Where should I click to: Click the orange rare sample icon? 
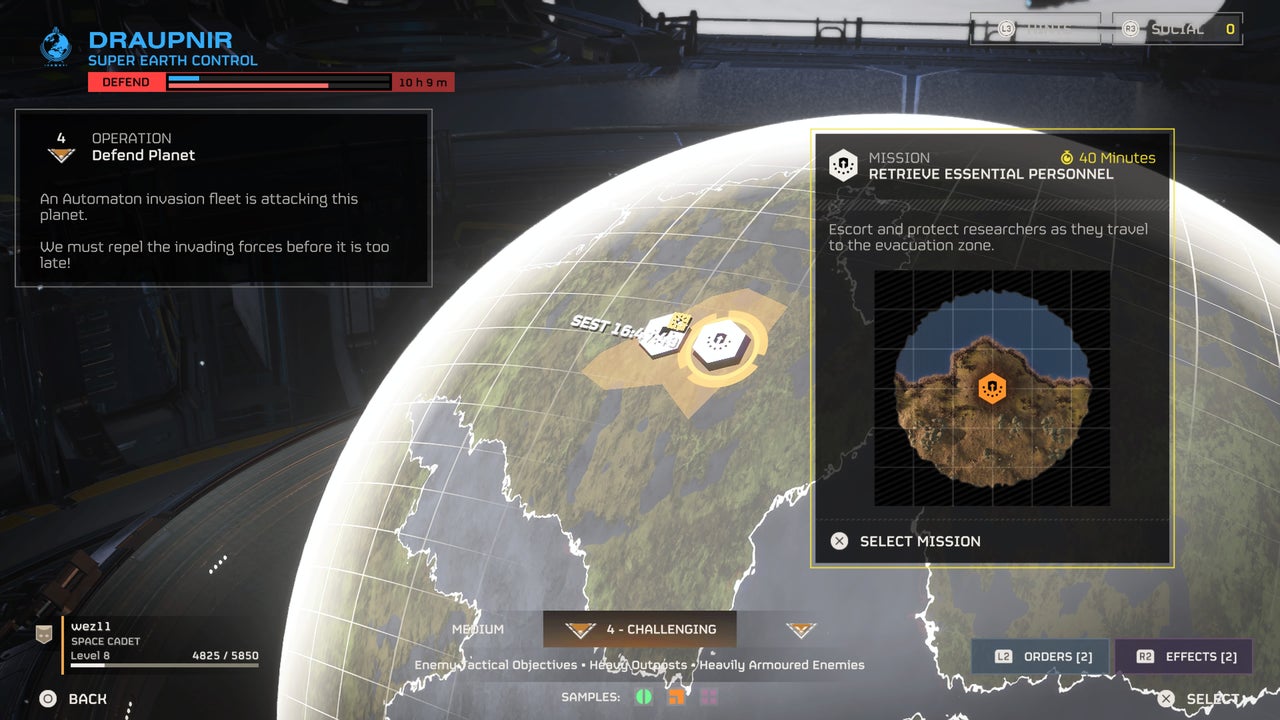pyautogui.click(x=677, y=697)
